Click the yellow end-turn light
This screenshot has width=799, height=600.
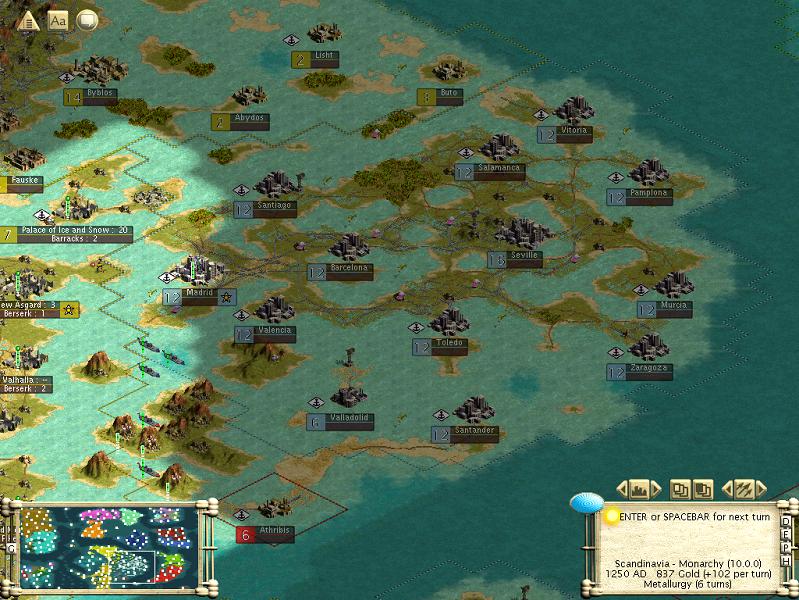tap(612, 516)
